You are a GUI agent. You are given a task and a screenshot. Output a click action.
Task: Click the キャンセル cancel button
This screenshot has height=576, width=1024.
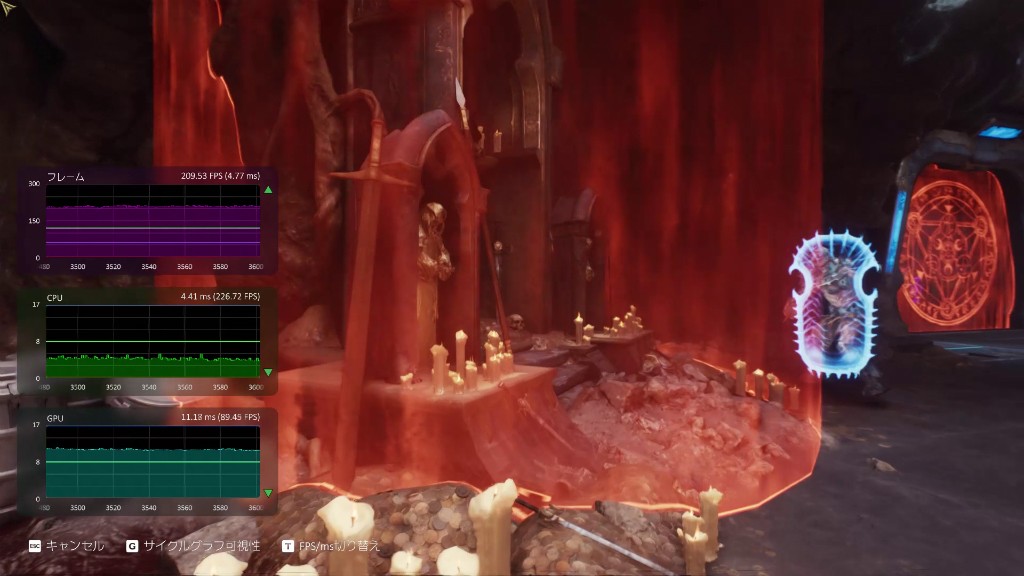[66, 546]
